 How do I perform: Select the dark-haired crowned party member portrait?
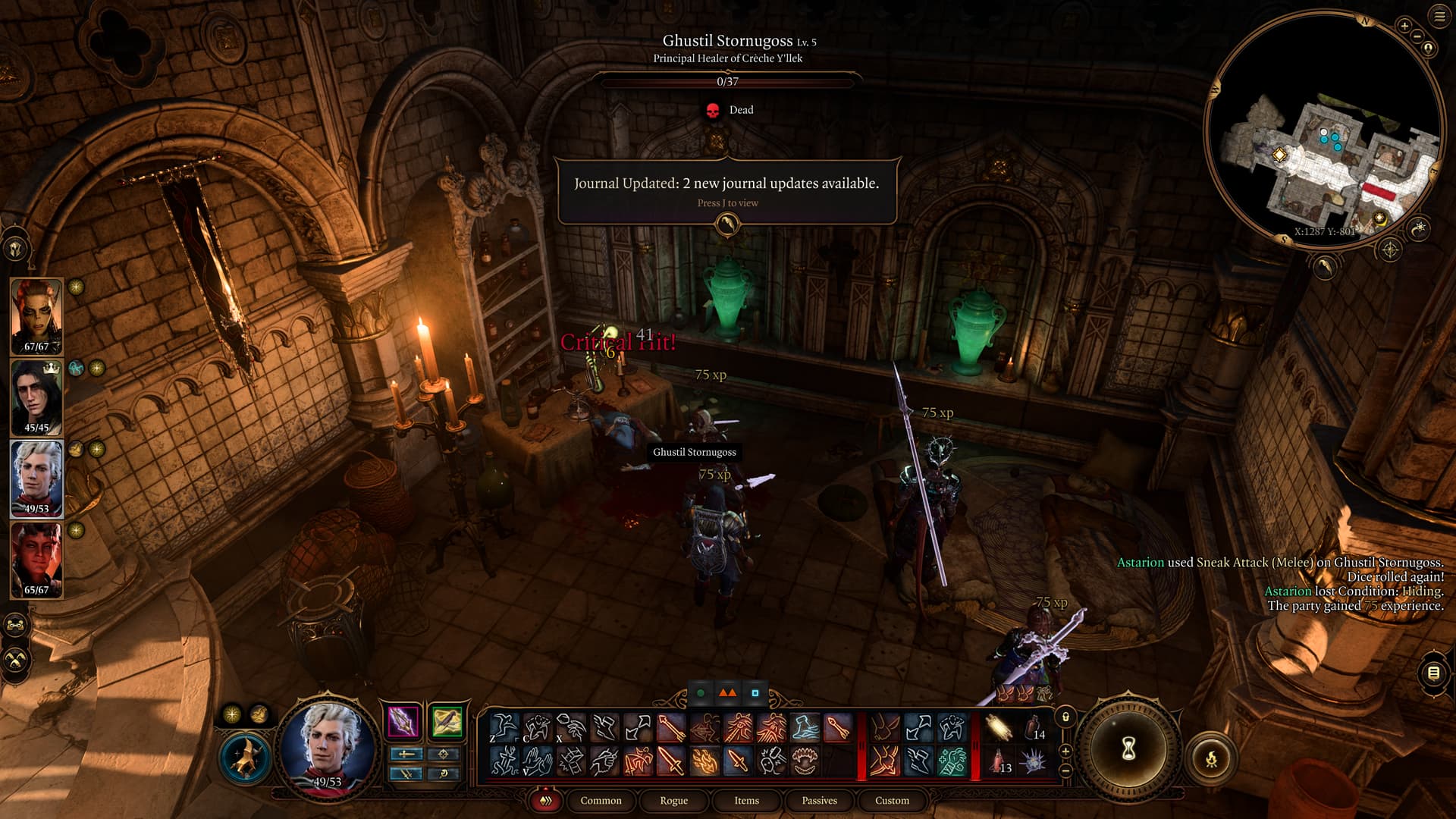point(36,397)
